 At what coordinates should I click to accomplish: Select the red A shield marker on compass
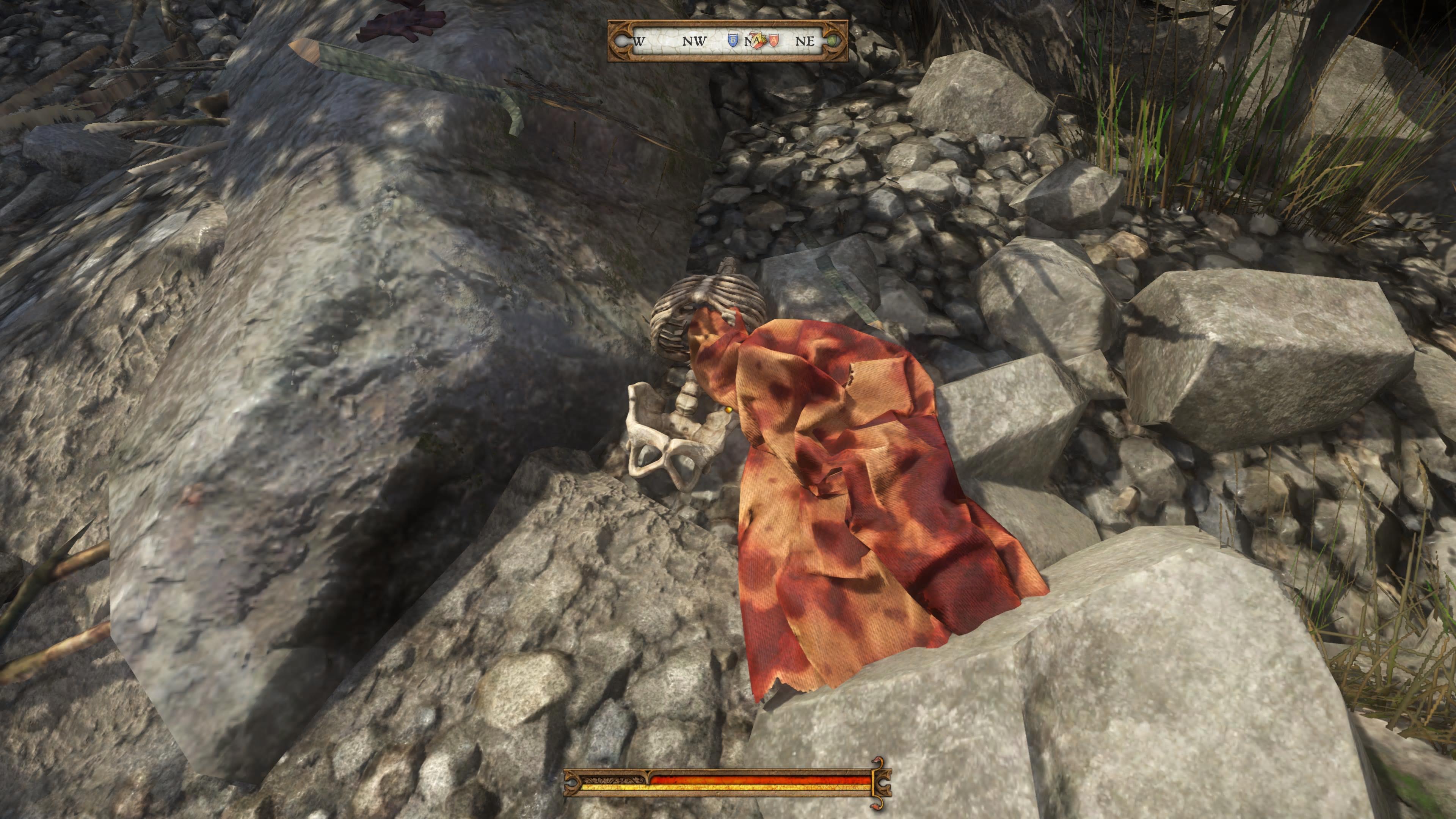[774, 41]
